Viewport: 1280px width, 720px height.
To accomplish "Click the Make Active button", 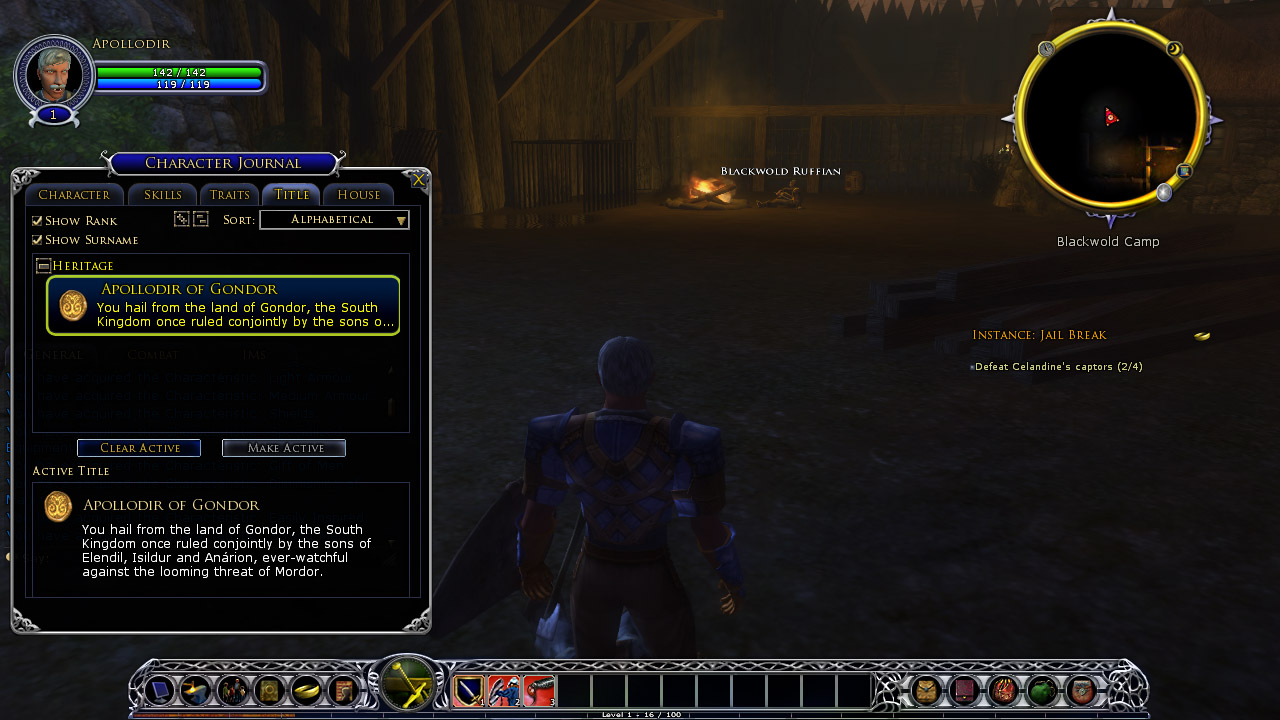I will click(284, 448).
